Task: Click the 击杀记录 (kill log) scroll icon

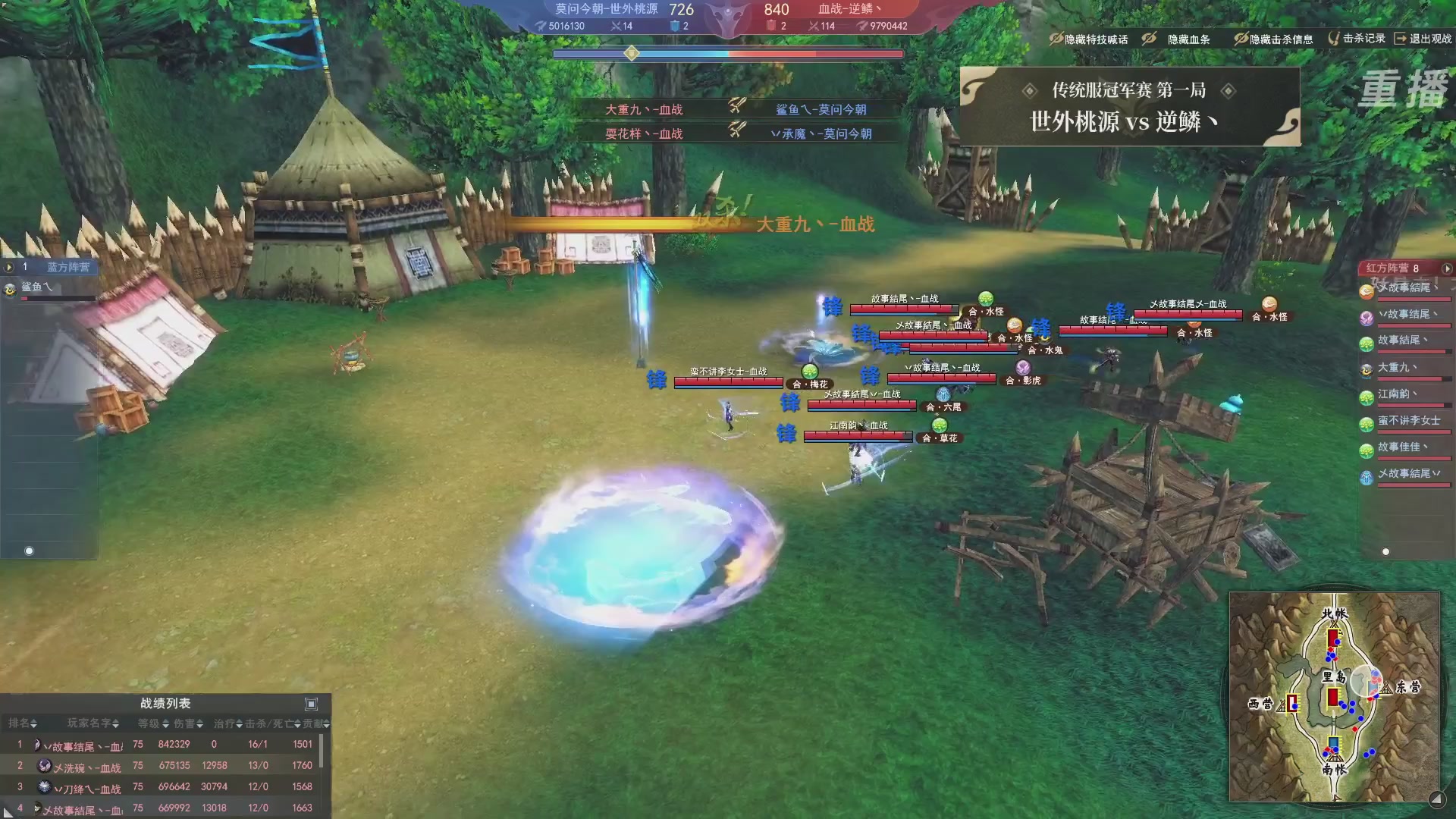Action: tap(1335, 38)
